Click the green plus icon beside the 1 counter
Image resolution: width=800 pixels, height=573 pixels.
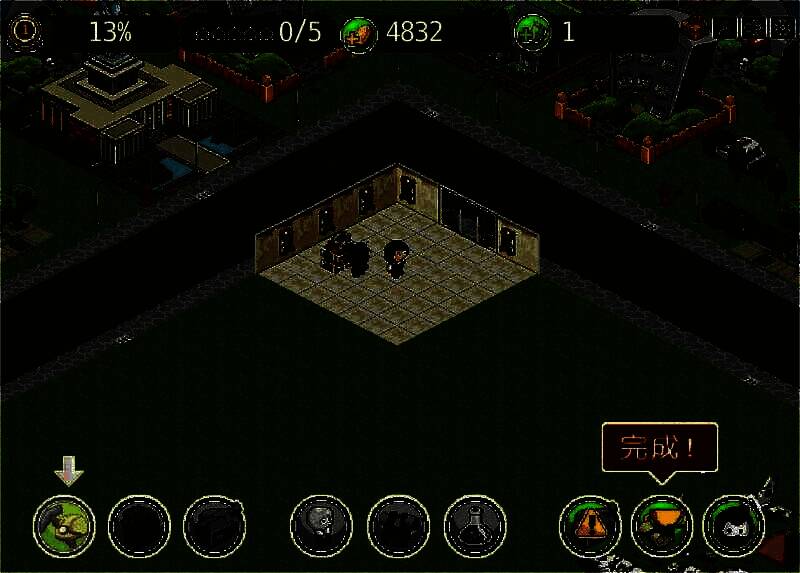(531, 32)
